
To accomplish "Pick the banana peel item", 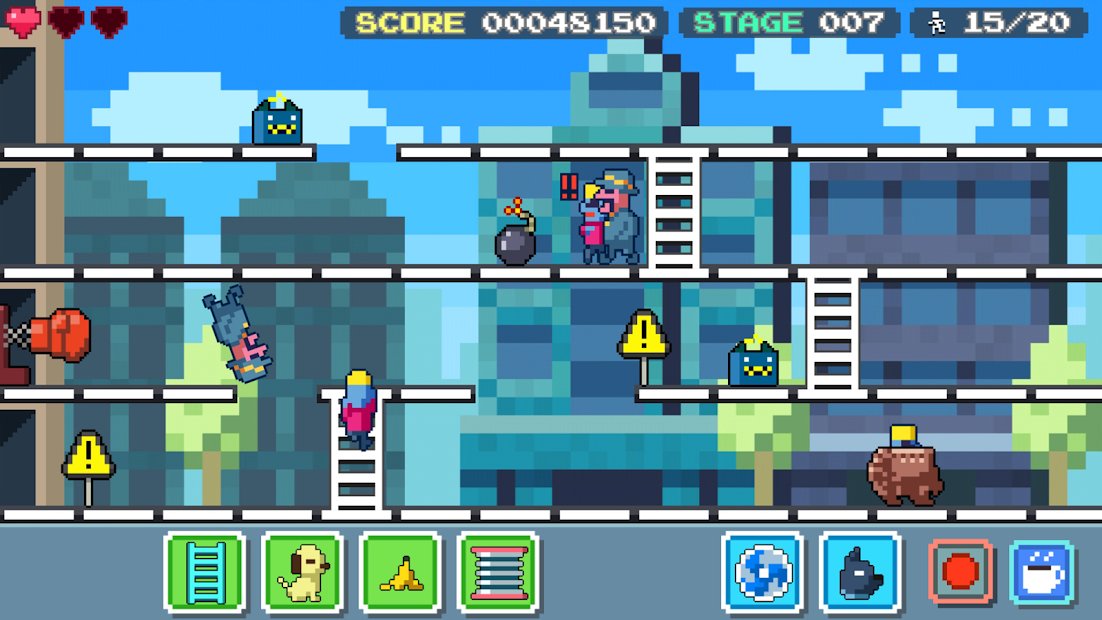I will pos(400,572).
